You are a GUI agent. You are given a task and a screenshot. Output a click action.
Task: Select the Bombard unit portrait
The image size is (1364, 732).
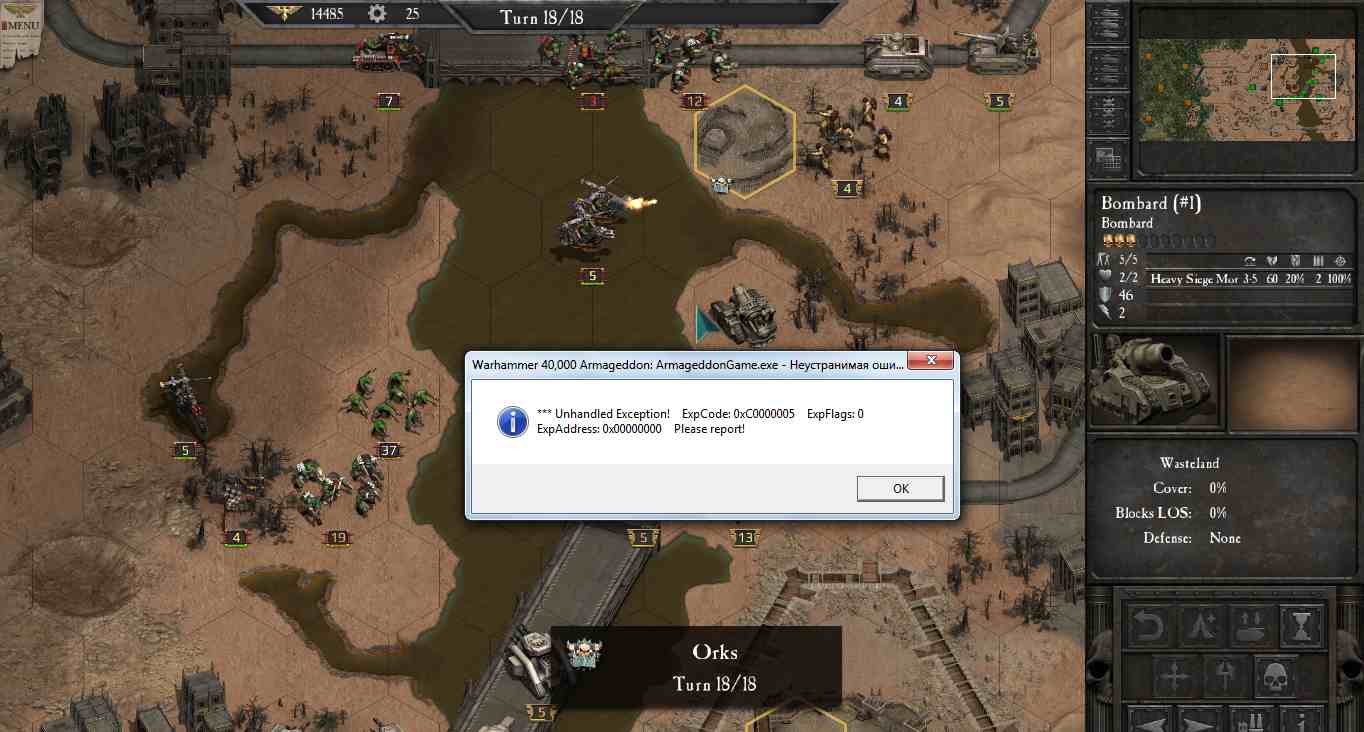1155,380
